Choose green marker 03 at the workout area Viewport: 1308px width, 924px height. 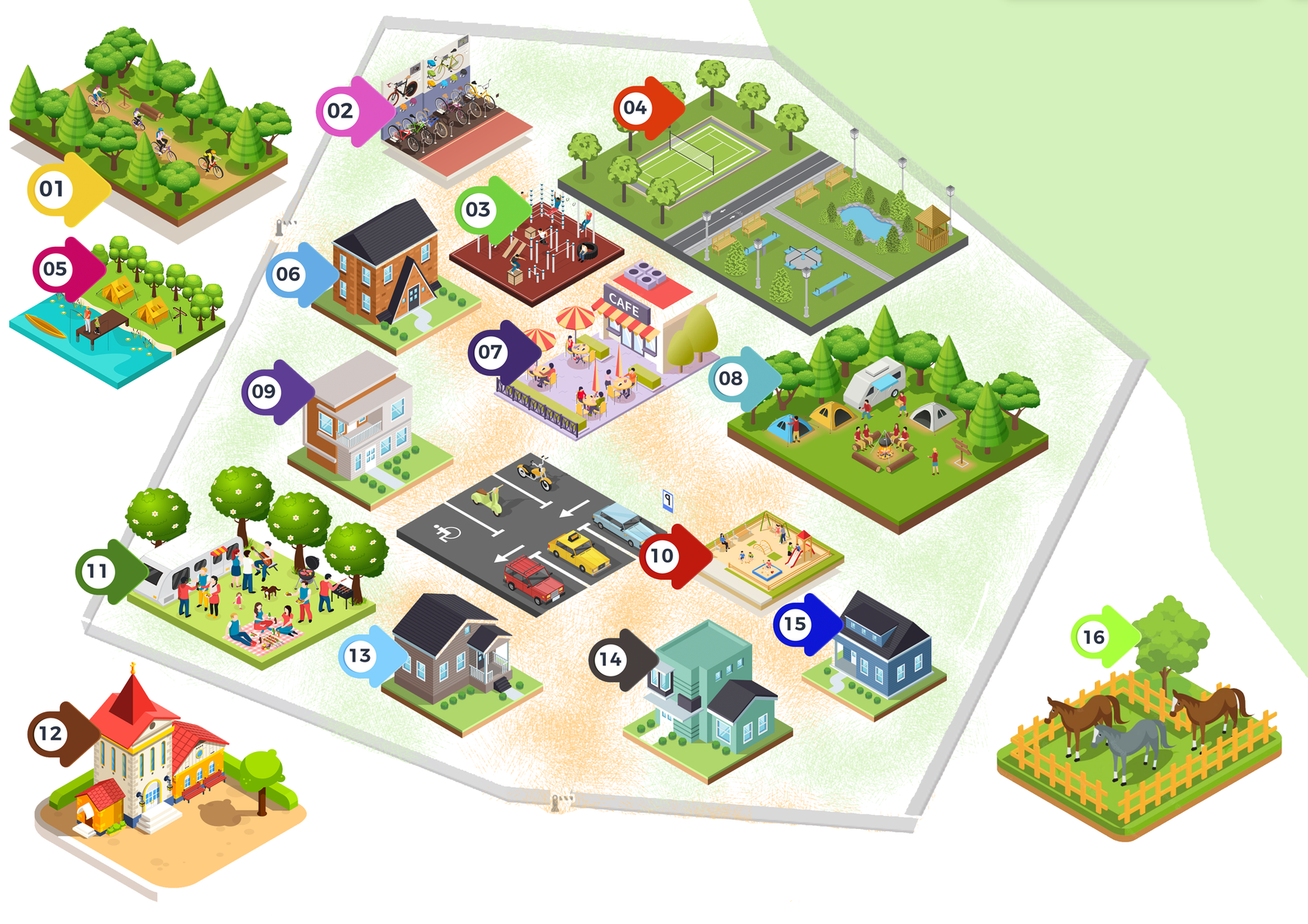[478, 209]
